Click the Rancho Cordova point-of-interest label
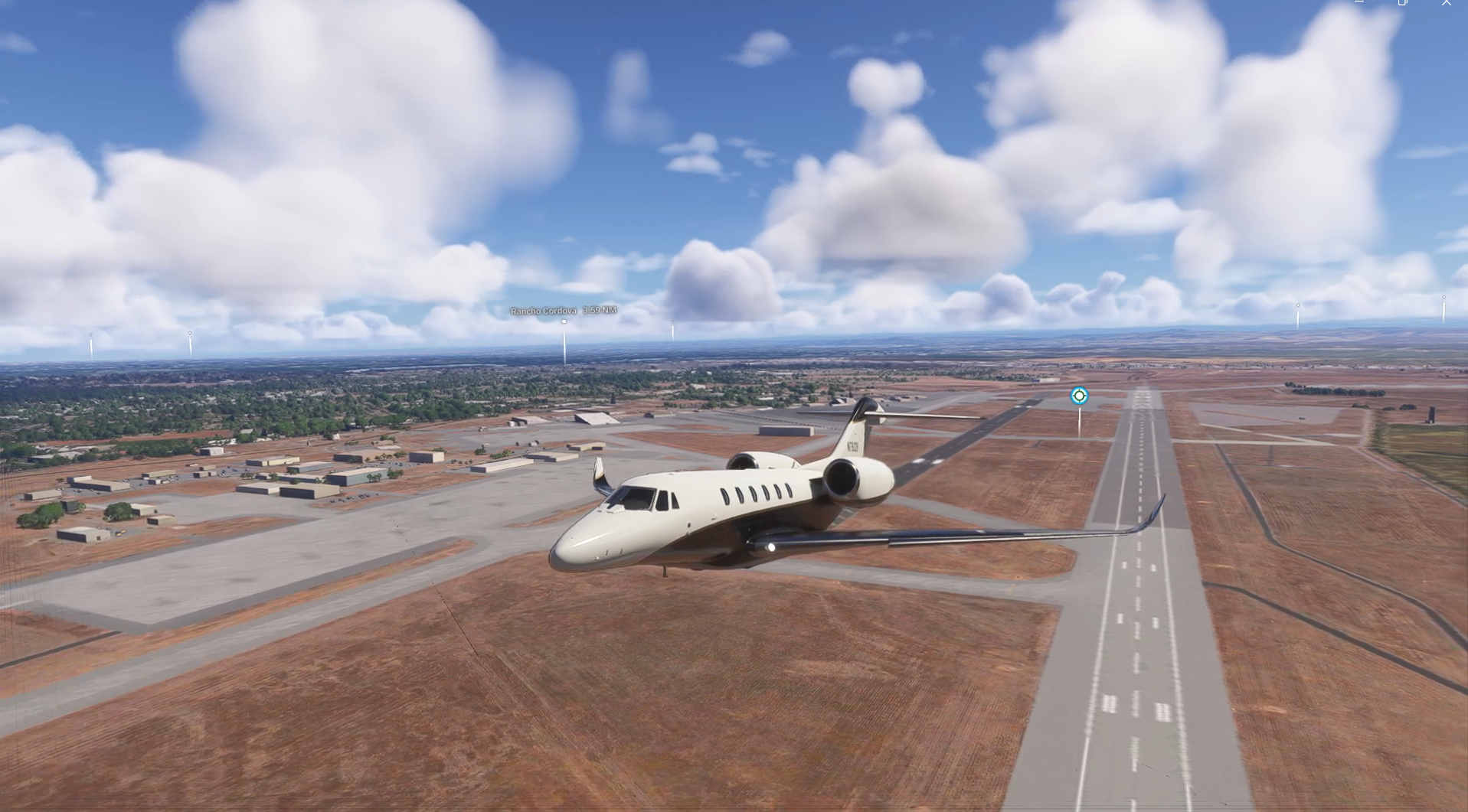Viewport: 1468px width, 812px height. pos(563,311)
